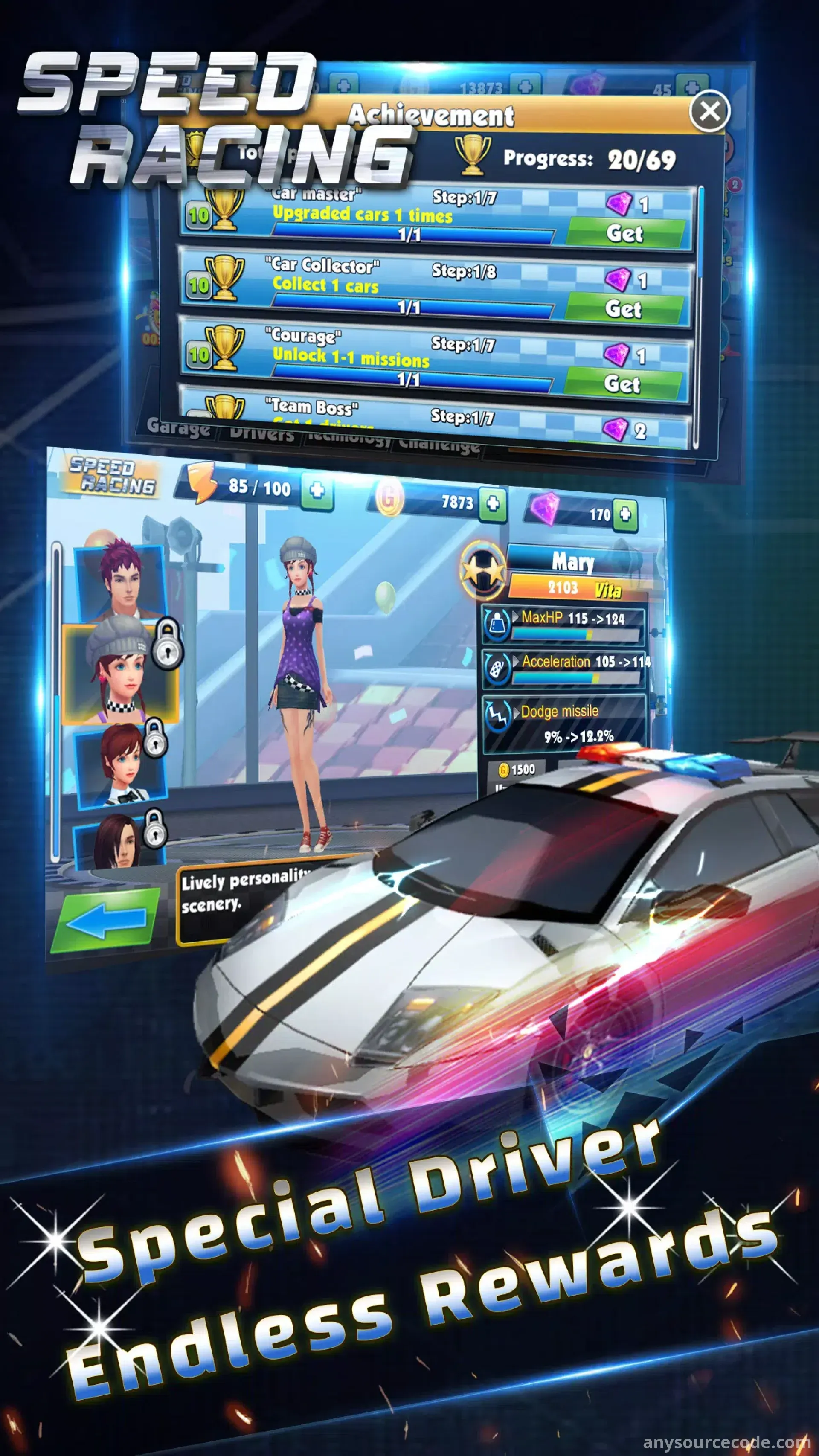Screen dimensions: 819x1456
Task: Switch to the Drivers tab
Action: coord(261,434)
